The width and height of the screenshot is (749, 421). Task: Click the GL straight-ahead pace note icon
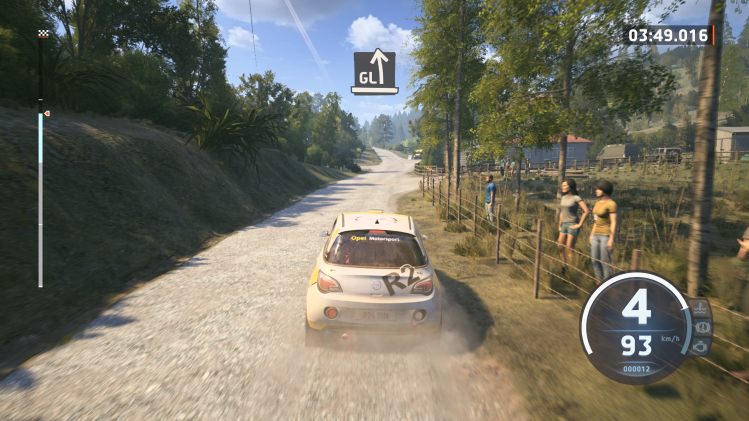[374, 71]
